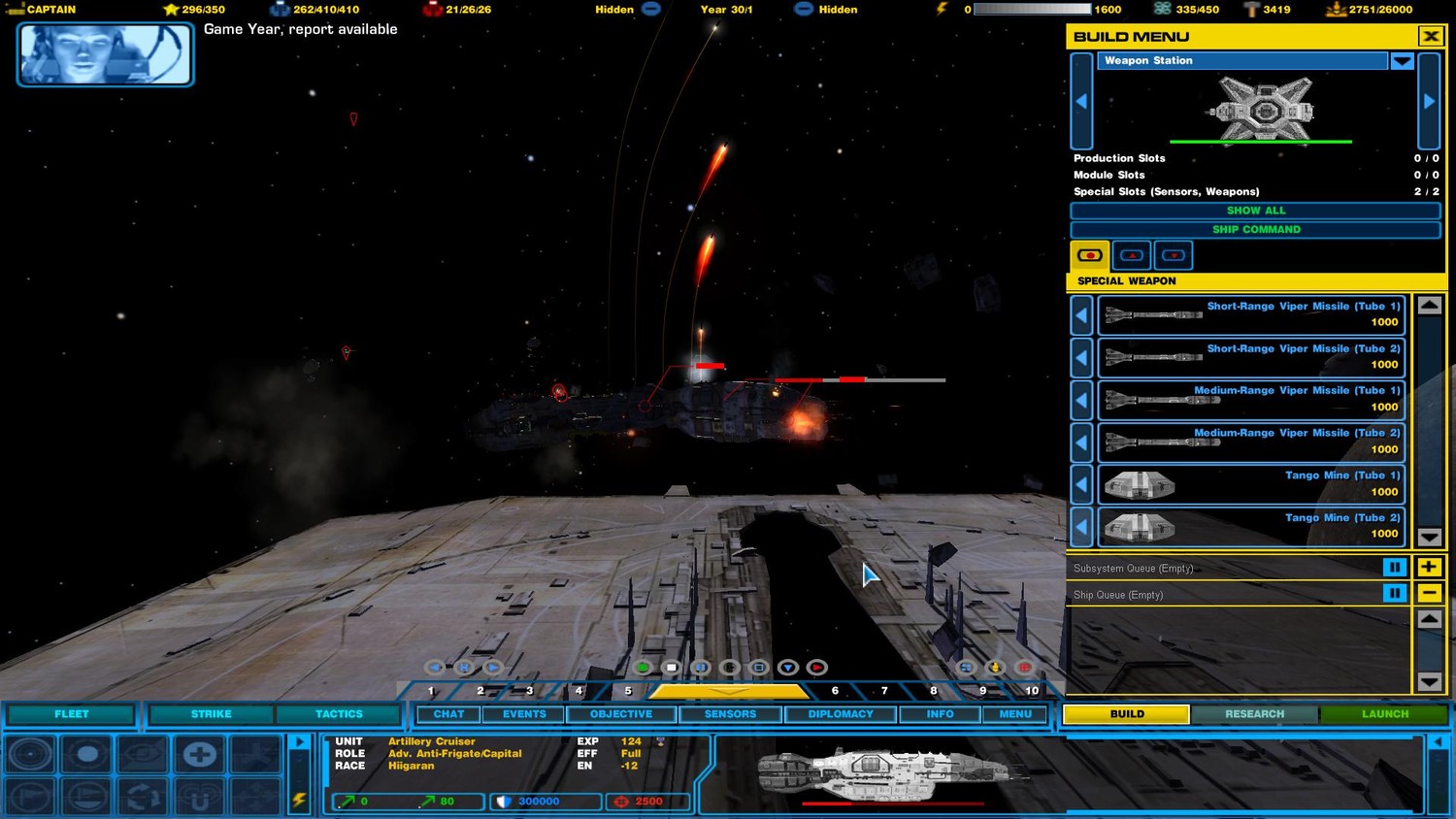This screenshot has width=1456, height=819.
Task: Click the Show All button
Action: point(1255,211)
